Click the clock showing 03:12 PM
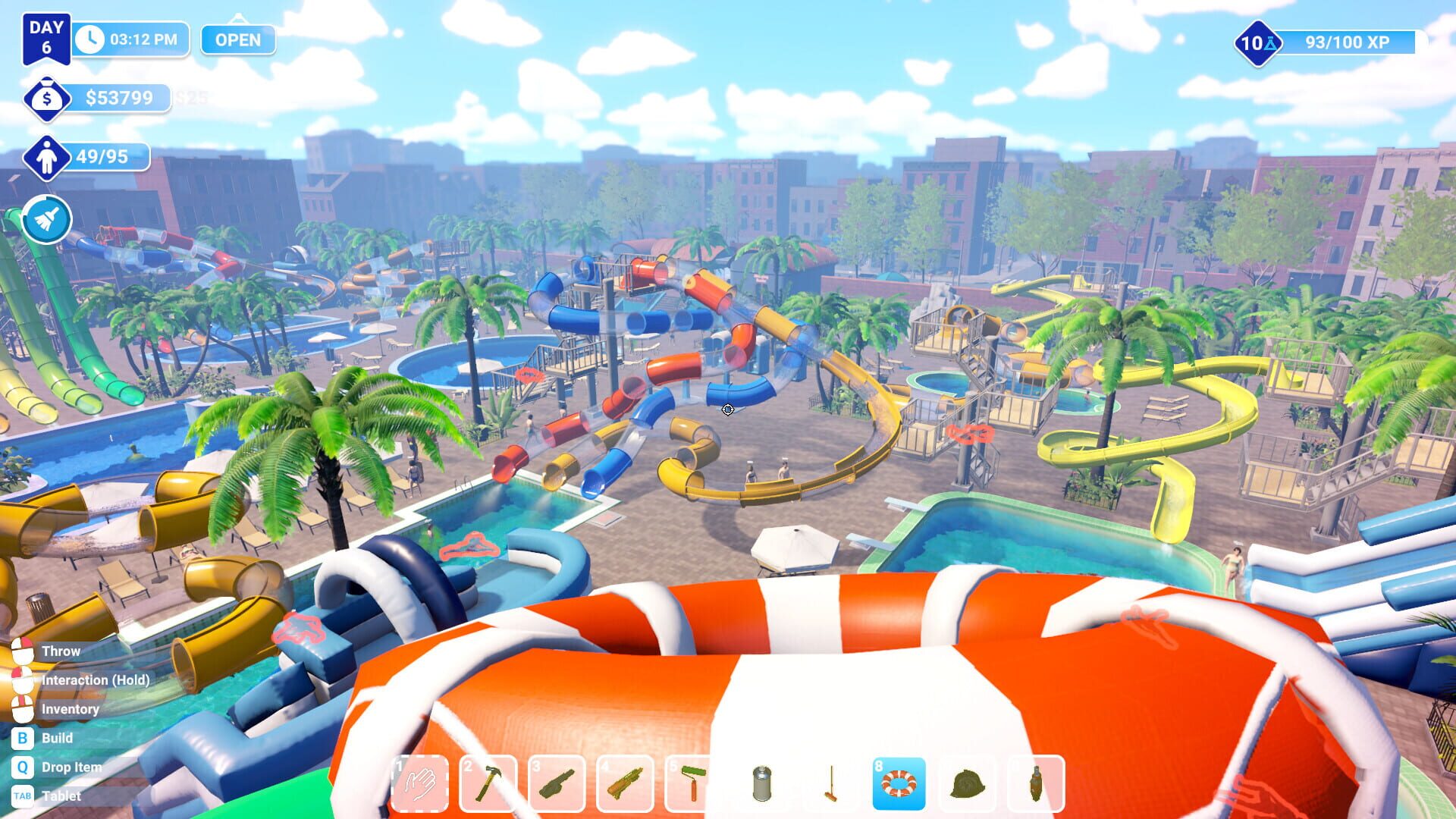Image resolution: width=1456 pixels, height=819 pixels. (129, 39)
